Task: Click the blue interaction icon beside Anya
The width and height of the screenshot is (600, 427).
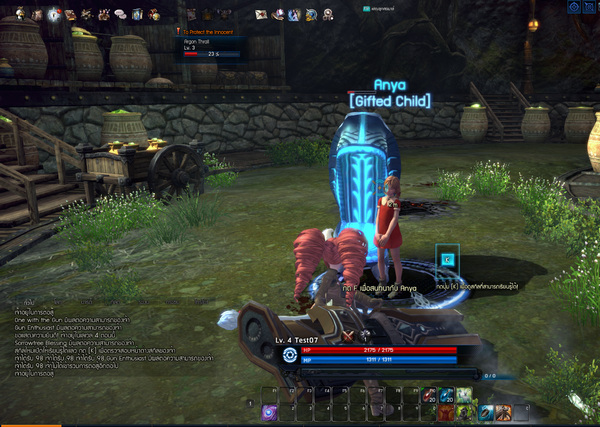Action: 447,259
